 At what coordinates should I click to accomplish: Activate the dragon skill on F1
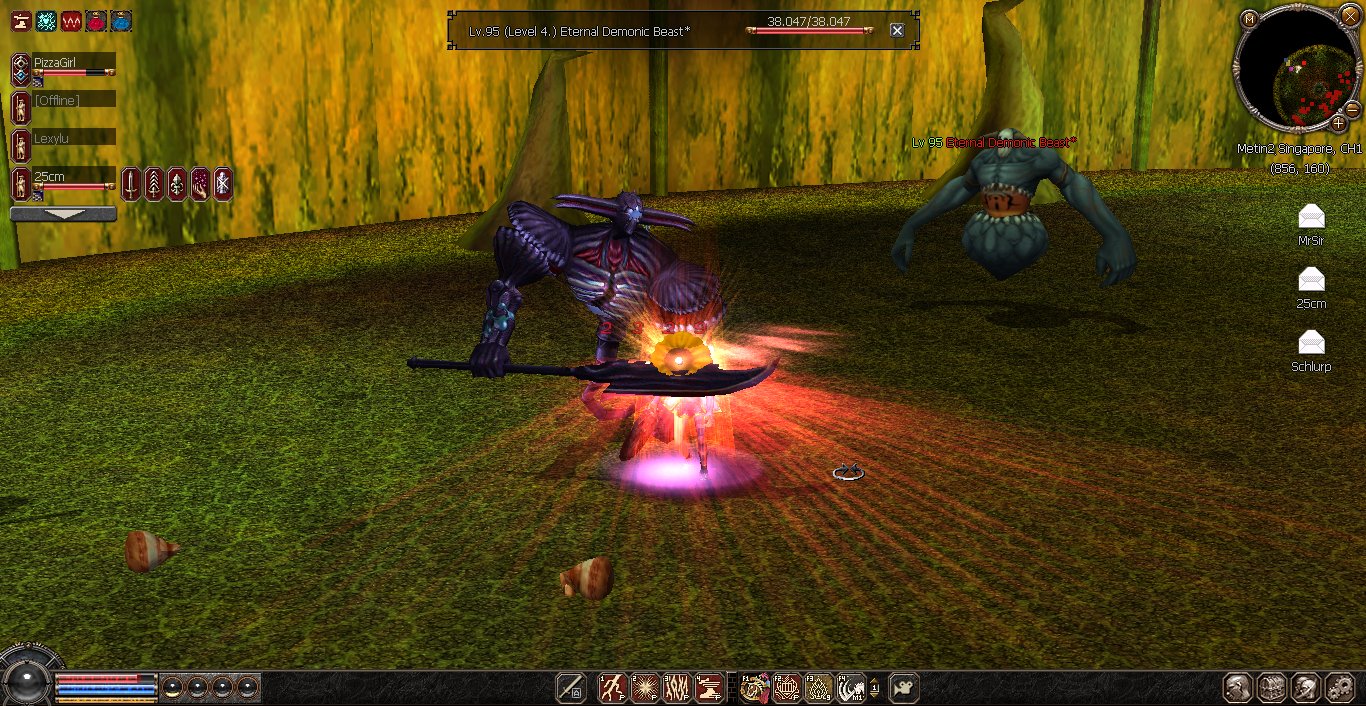755,688
